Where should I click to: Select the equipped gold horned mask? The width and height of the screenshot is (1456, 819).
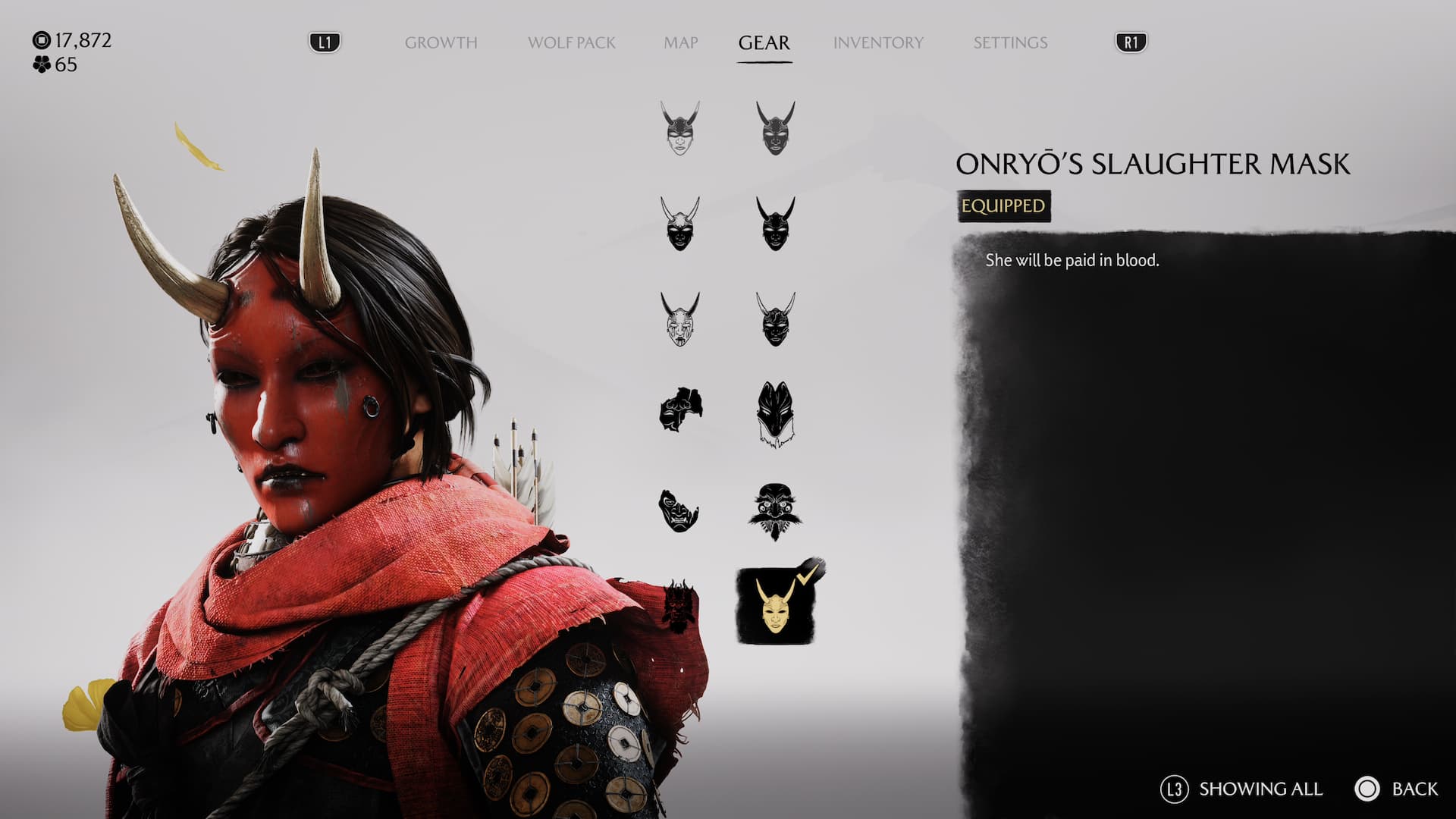coord(775,607)
